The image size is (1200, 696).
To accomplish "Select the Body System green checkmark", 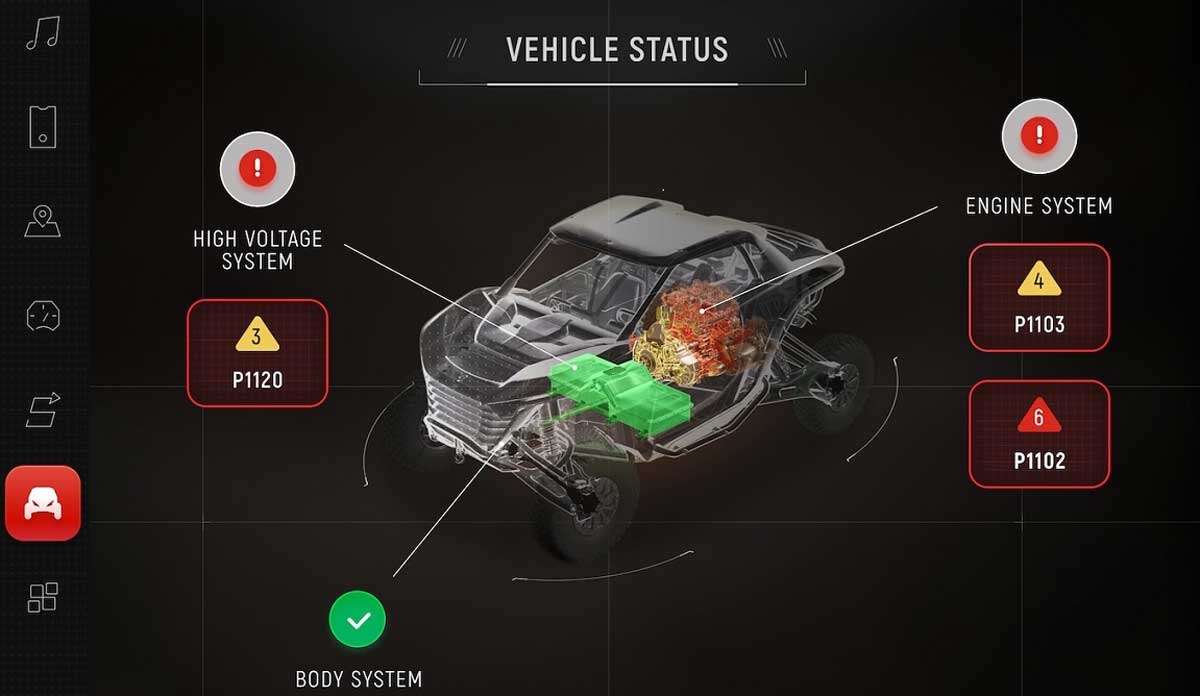I will pos(357,620).
